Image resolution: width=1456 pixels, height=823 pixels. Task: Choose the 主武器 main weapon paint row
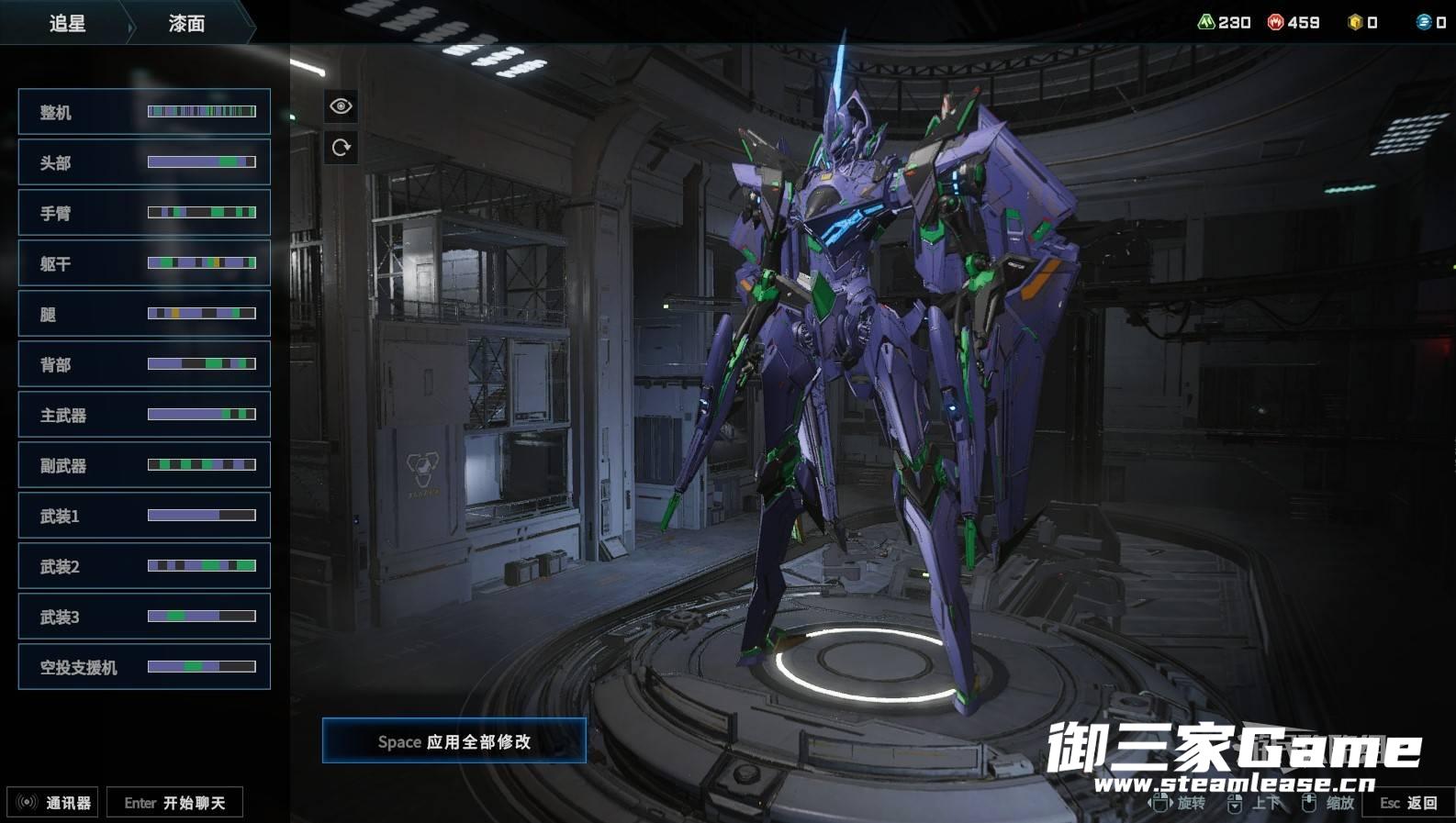[x=144, y=415]
